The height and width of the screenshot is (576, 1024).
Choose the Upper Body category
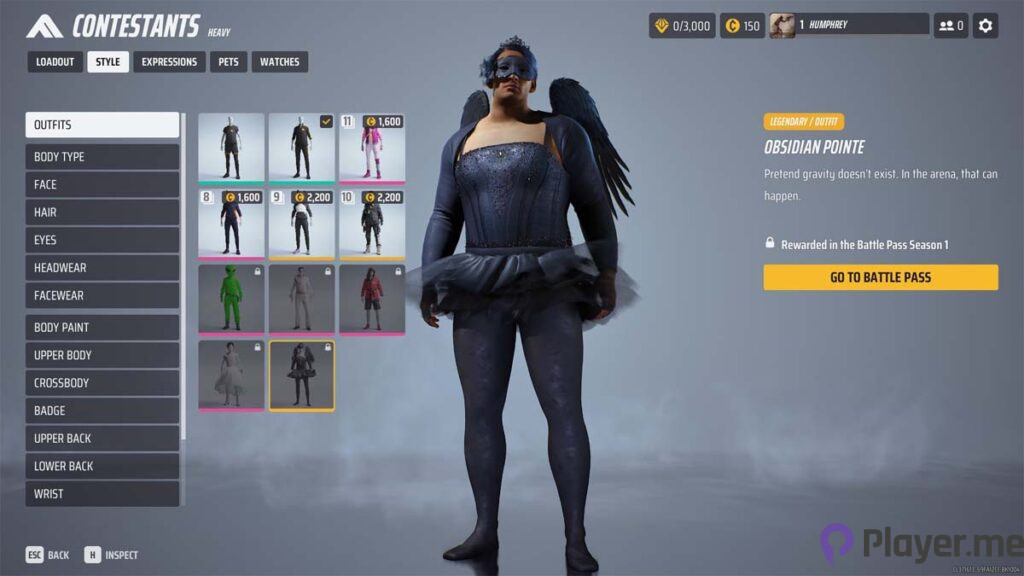(102, 355)
